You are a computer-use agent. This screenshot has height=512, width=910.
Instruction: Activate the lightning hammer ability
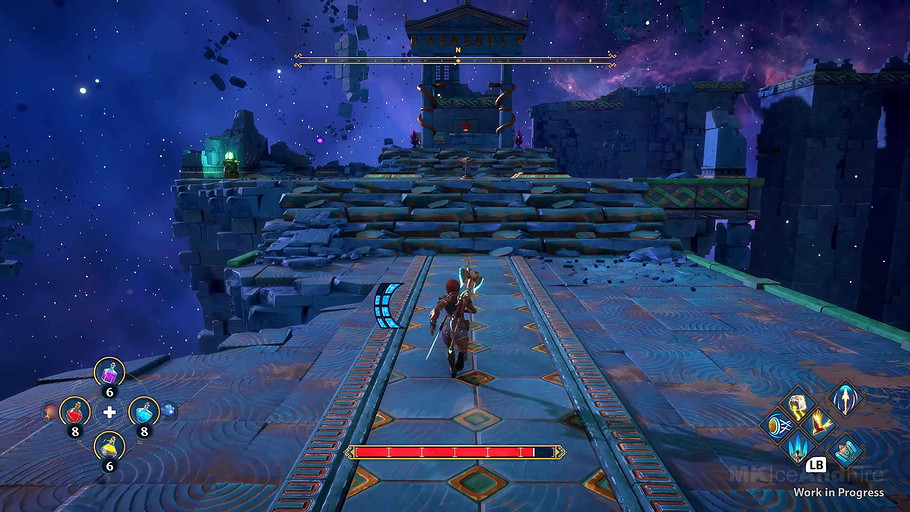tap(798, 402)
